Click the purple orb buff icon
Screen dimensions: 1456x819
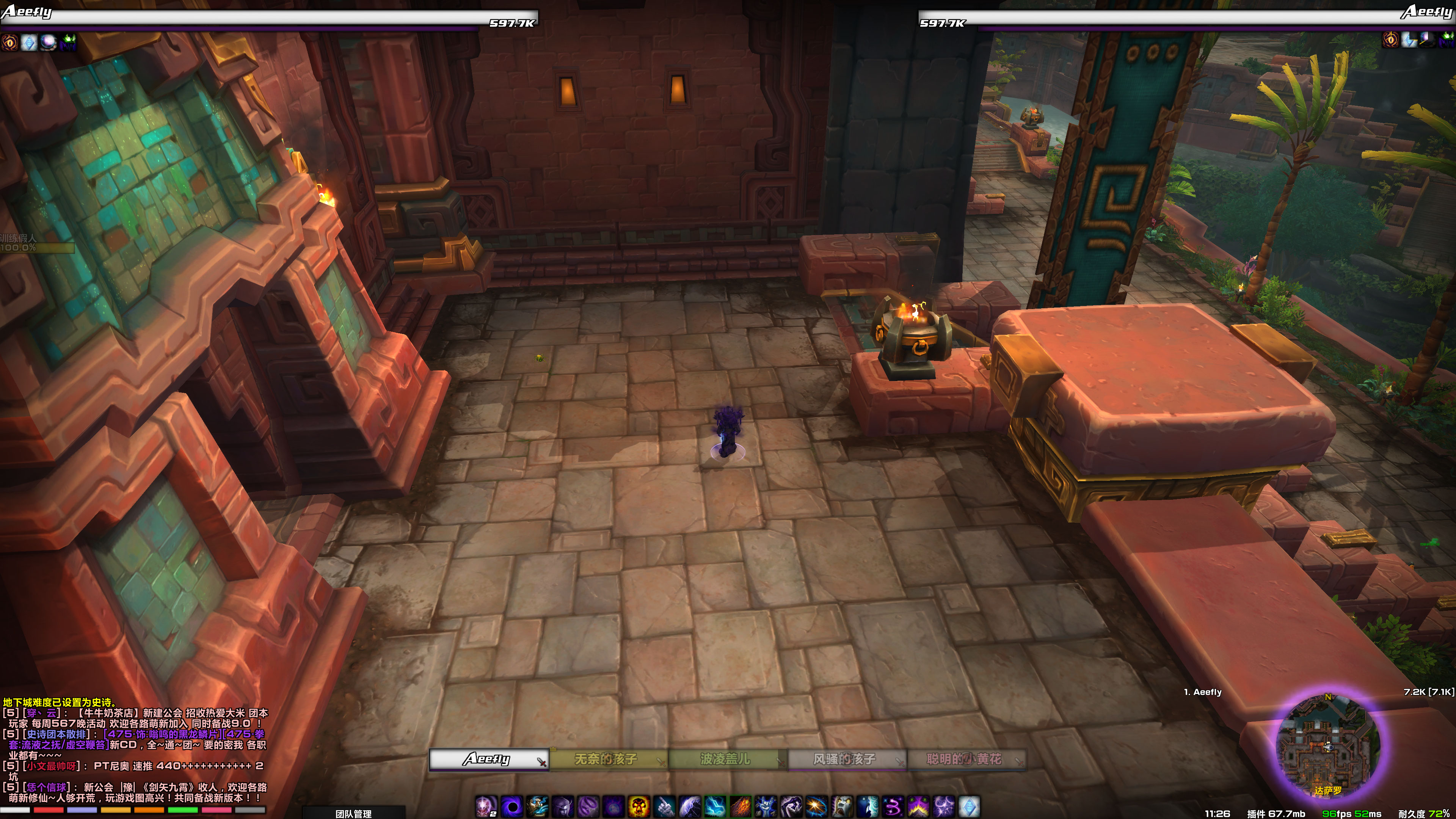pyautogui.click(x=48, y=42)
